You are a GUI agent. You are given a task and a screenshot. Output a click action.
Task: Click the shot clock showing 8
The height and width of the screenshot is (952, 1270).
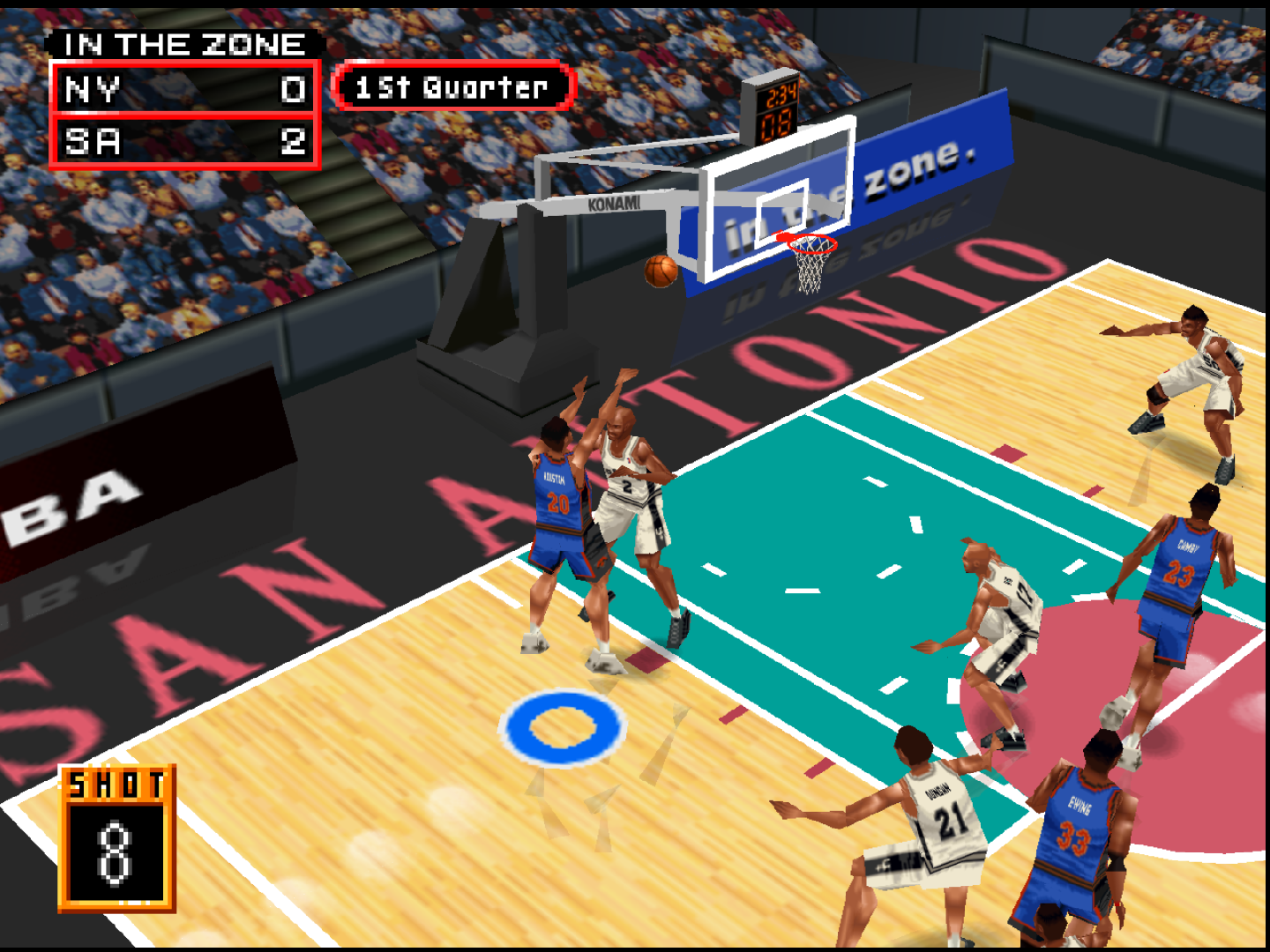click(115, 837)
